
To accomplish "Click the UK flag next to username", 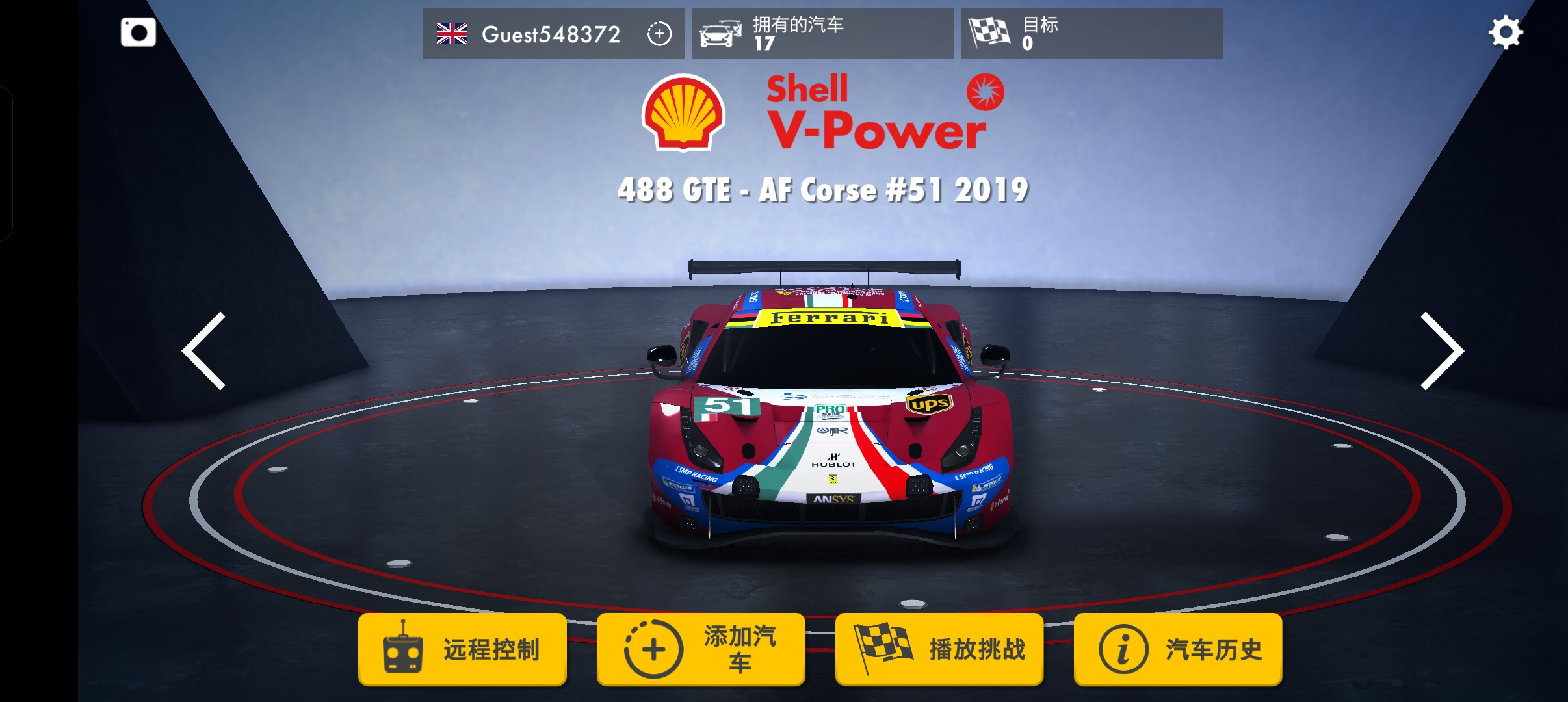I will coord(451,34).
